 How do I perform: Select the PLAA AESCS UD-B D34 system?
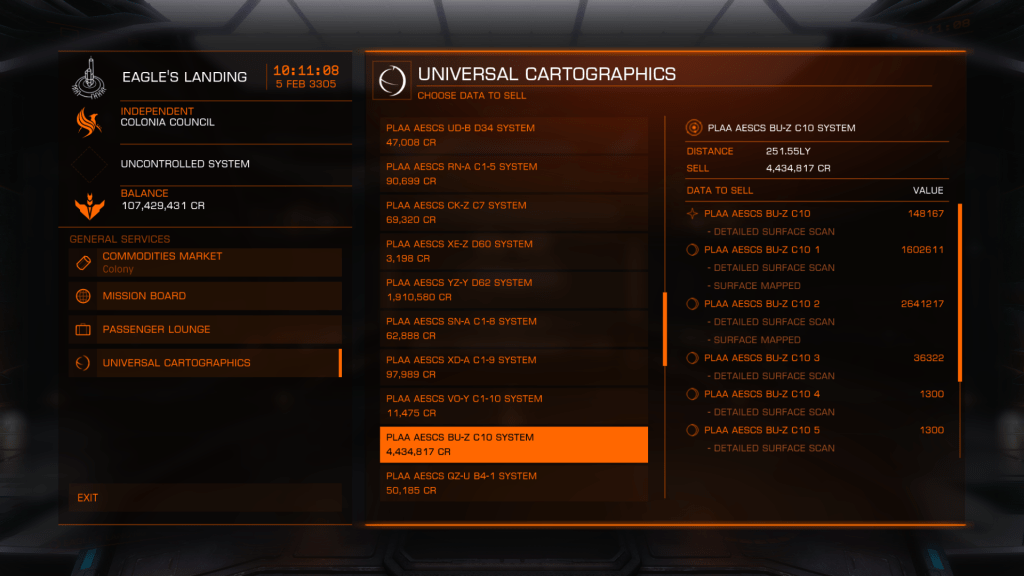[x=513, y=135]
